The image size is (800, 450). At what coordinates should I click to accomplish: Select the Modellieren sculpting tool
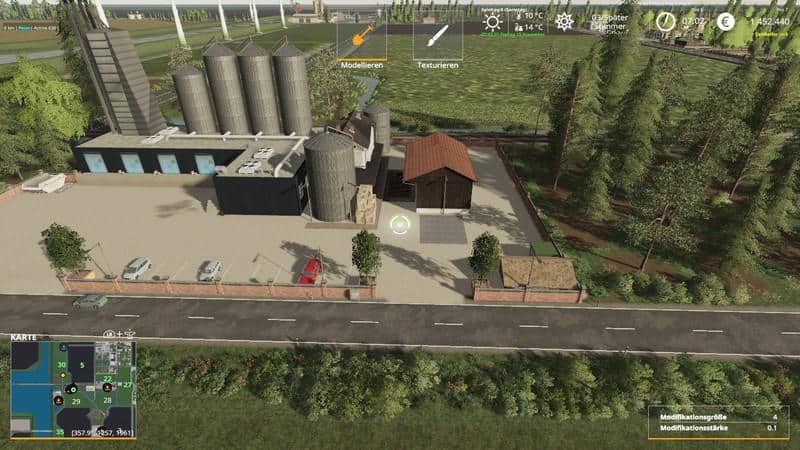tap(361, 40)
